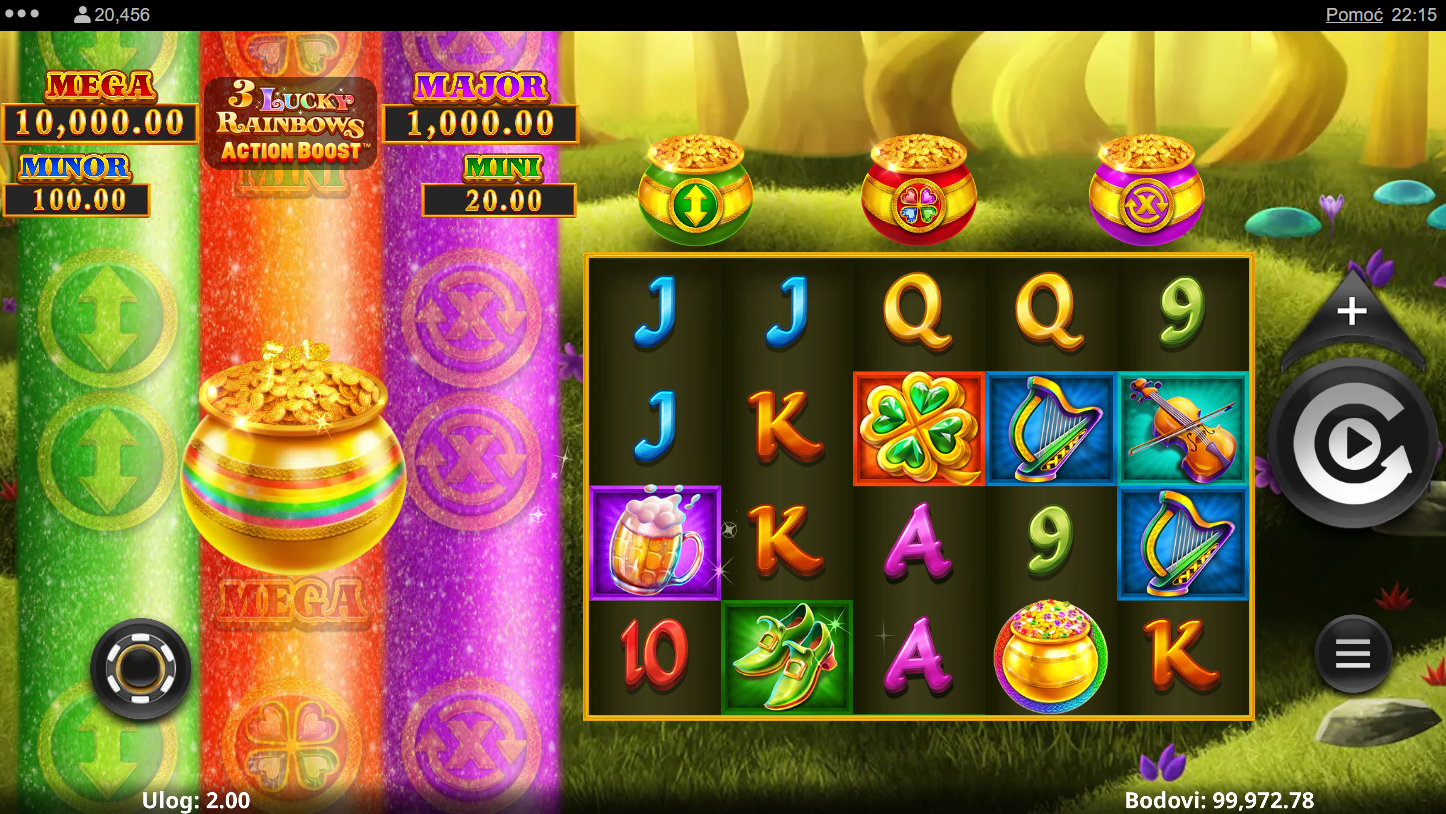1446x814 pixels.
Task: Open the Pomoć help link
Action: tap(1354, 15)
